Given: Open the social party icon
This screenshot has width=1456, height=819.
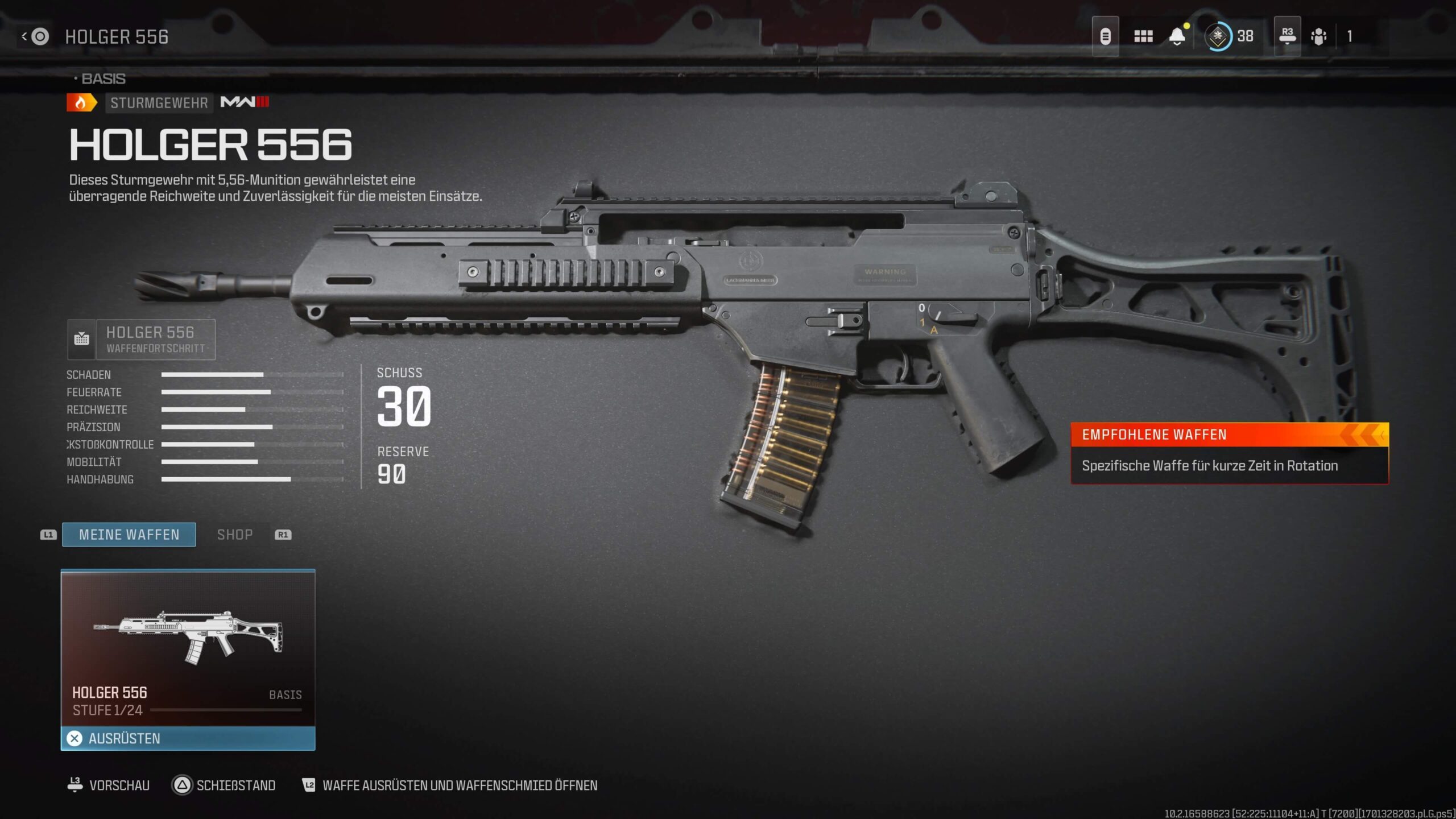Looking at the screenshot, I should pyautogui.click(x=1318, y=37).
